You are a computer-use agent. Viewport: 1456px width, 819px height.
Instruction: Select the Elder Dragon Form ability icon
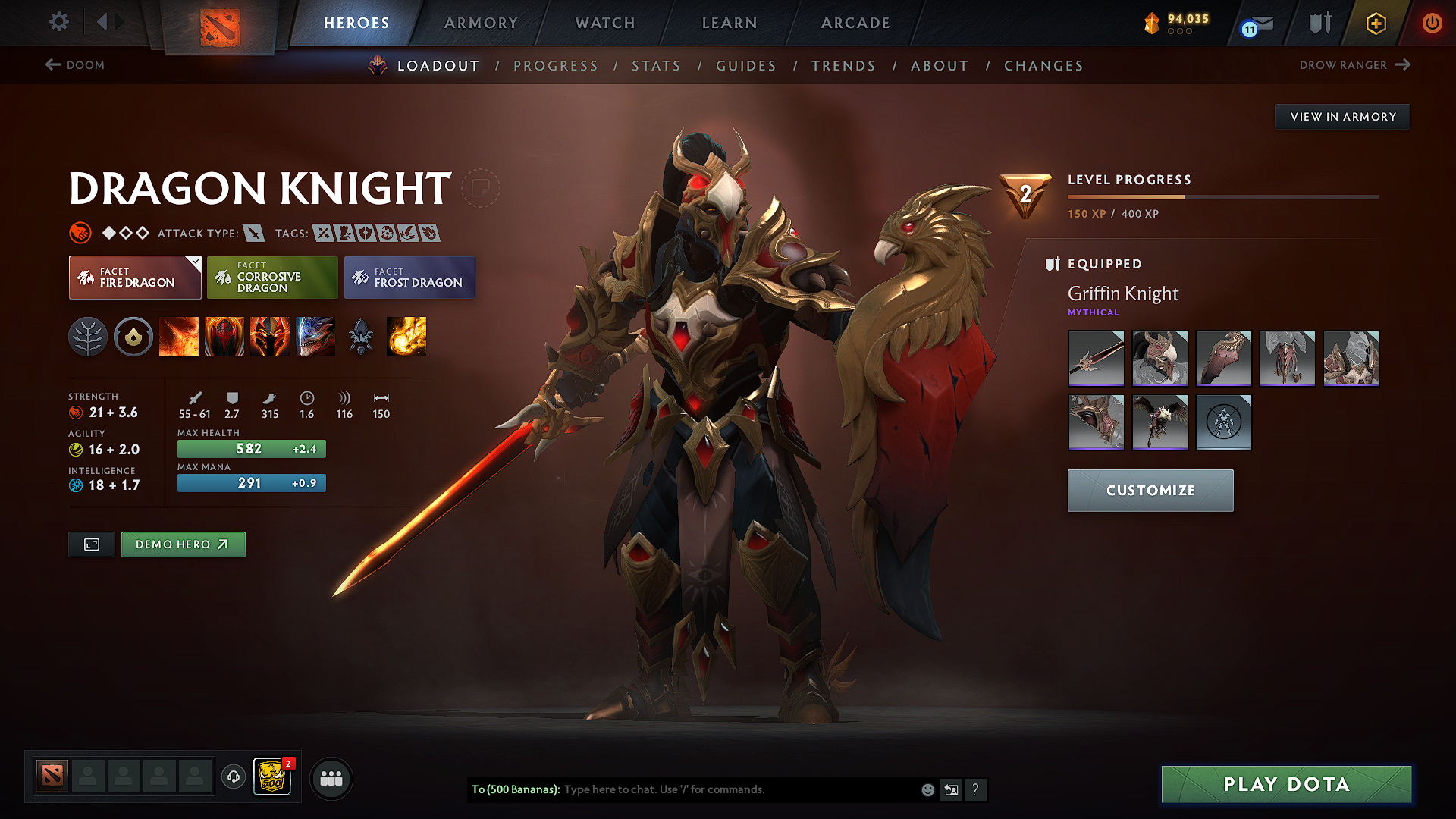pos(315,337)
